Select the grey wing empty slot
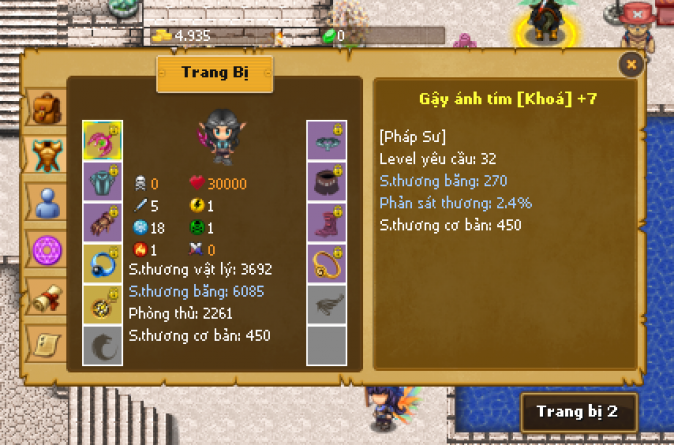 pyautogui.click(x=326, y=305)
